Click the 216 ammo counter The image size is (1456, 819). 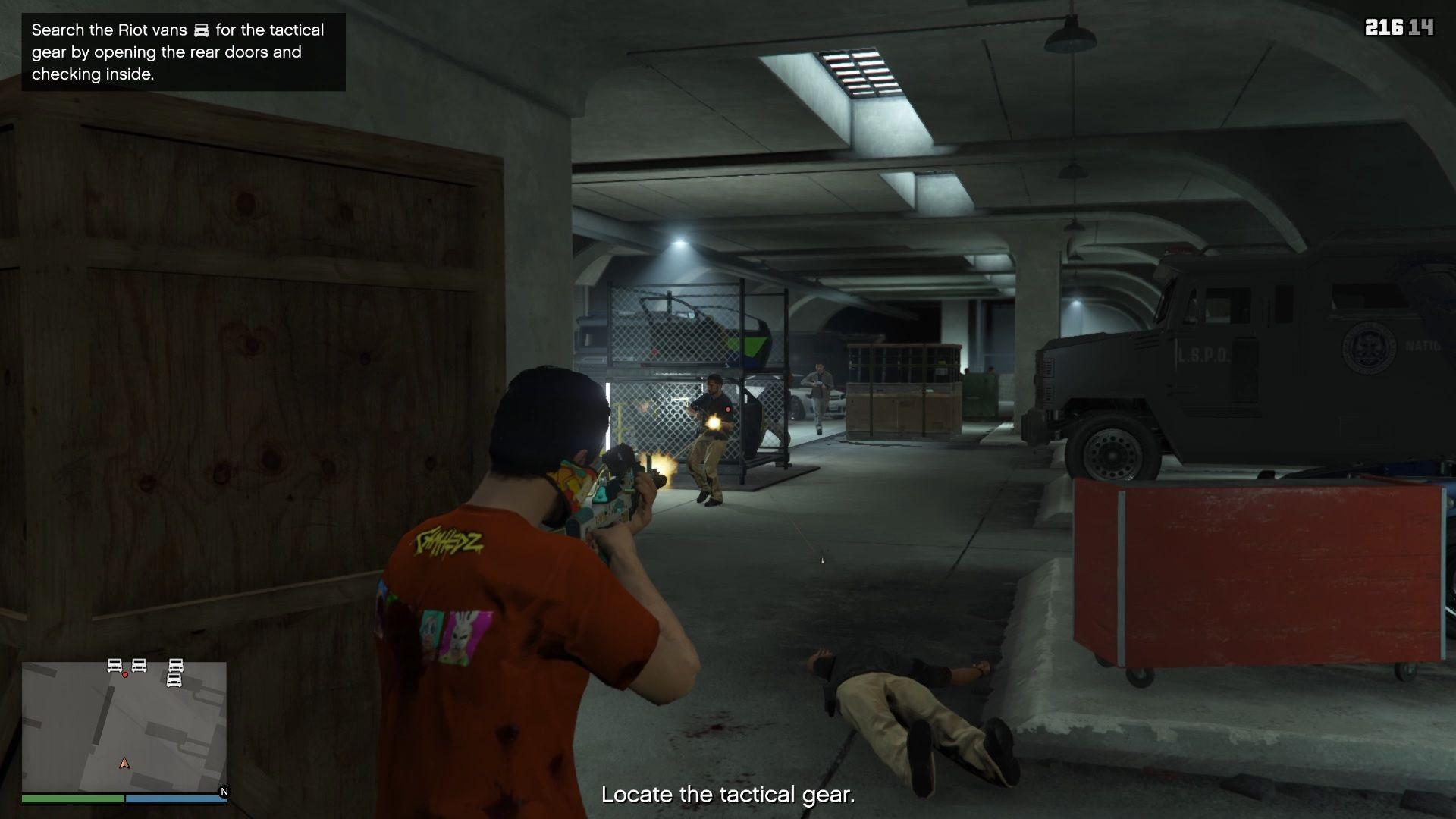[1386, 27]
